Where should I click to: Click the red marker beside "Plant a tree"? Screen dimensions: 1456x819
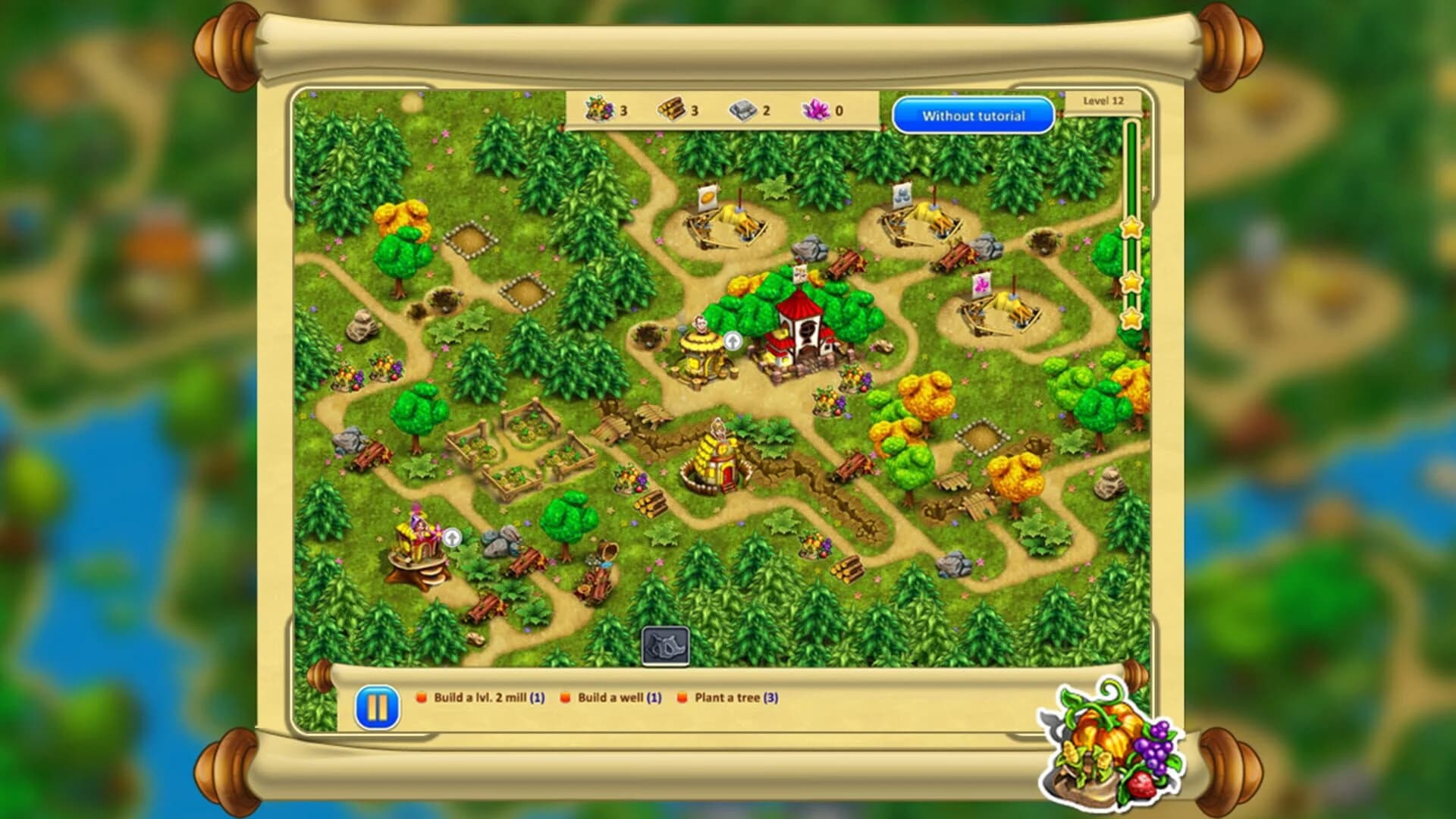(682, 698)
